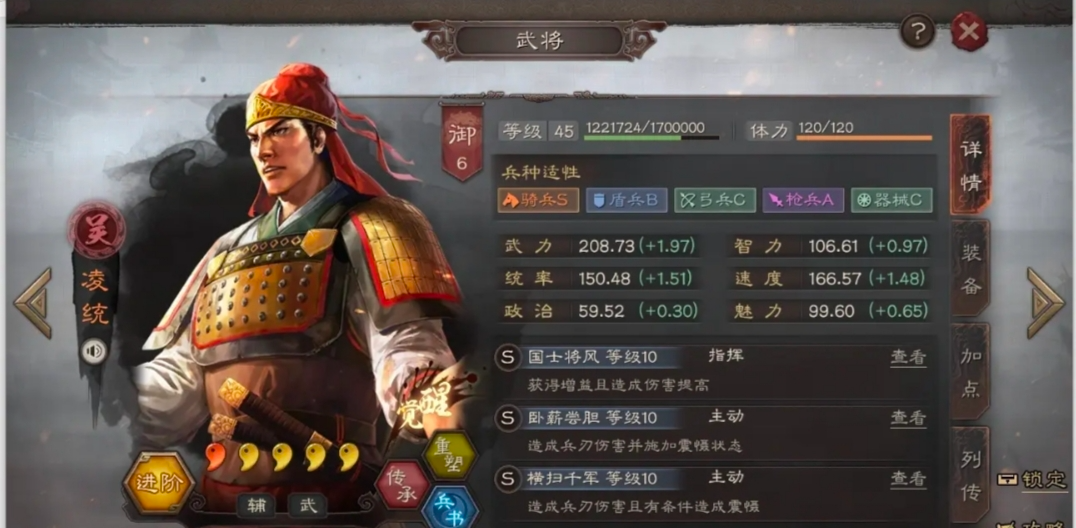Image resolution: width=1076 pixels, height=528 pixels.
Task: Select the 重塑 button
Action: pyautogui.click(x=449, y=455)
